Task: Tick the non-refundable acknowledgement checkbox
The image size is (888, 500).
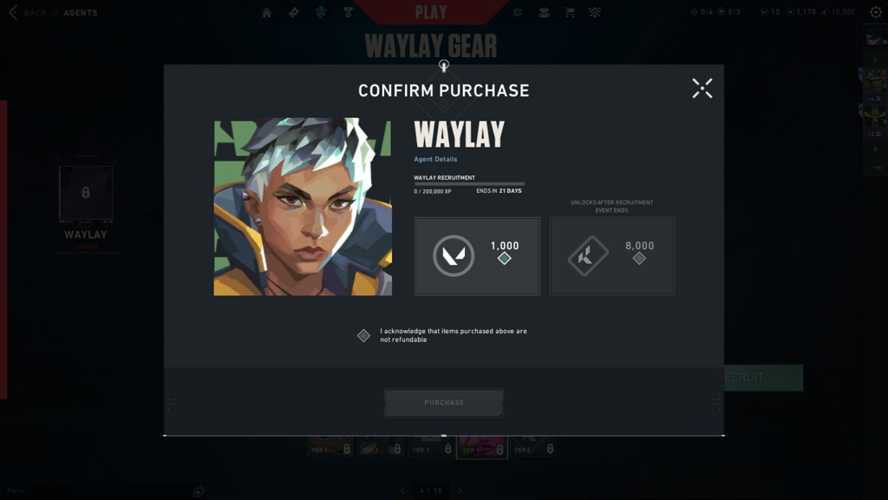Action: (x=364, y=335)
